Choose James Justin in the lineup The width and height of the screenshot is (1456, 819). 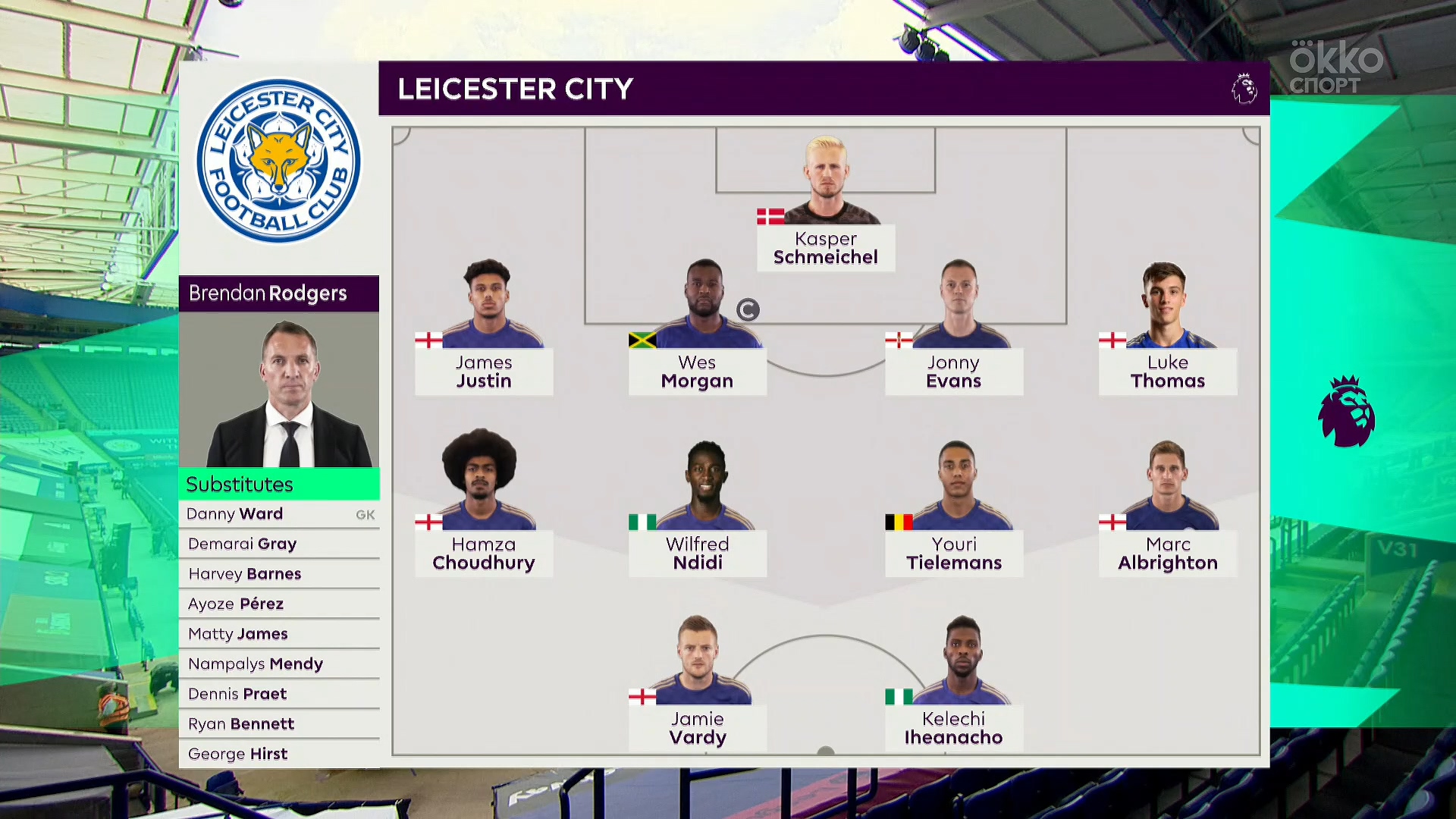tap(484, 372)
